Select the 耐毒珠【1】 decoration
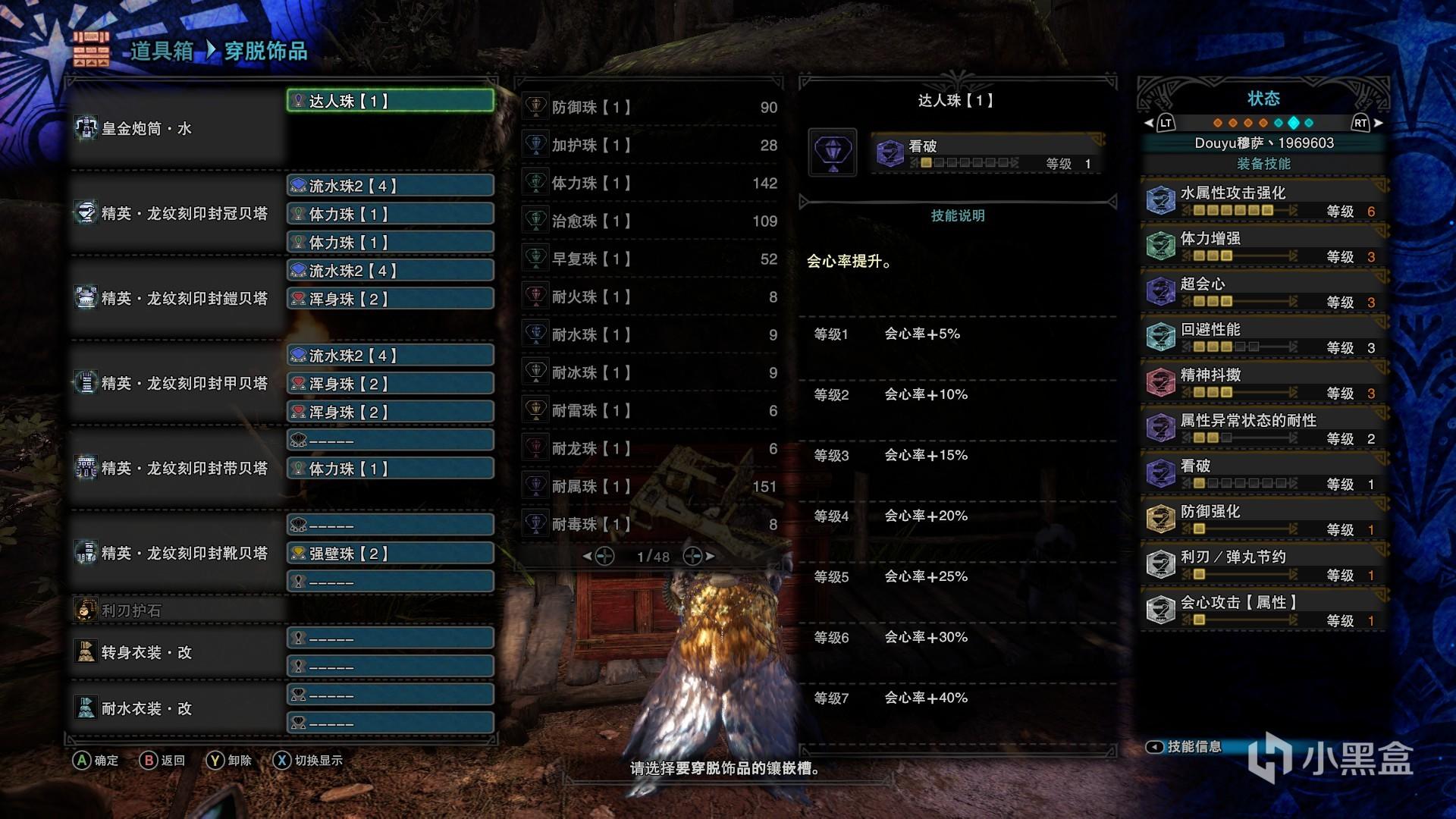 pyautogui.click(x=651, y=525)
